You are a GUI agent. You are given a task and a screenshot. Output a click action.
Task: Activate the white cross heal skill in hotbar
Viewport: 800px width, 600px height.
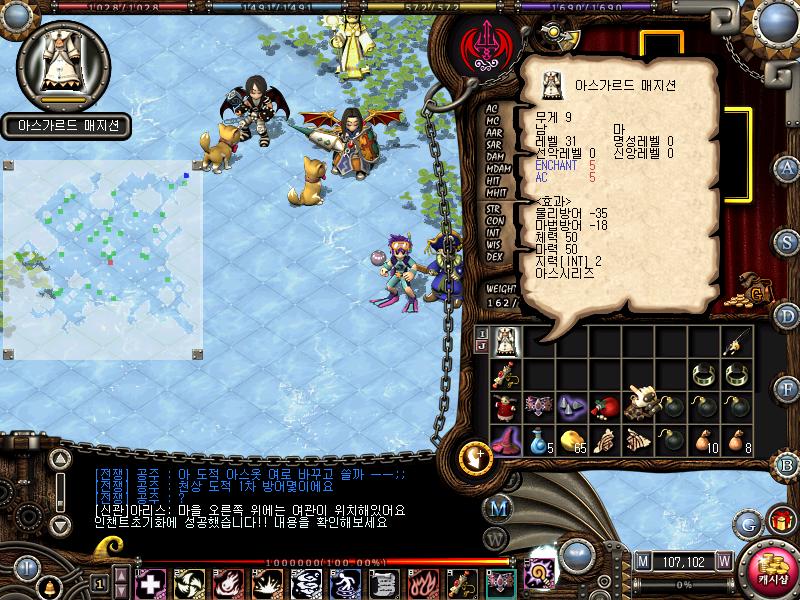click(x=149, y=583)
